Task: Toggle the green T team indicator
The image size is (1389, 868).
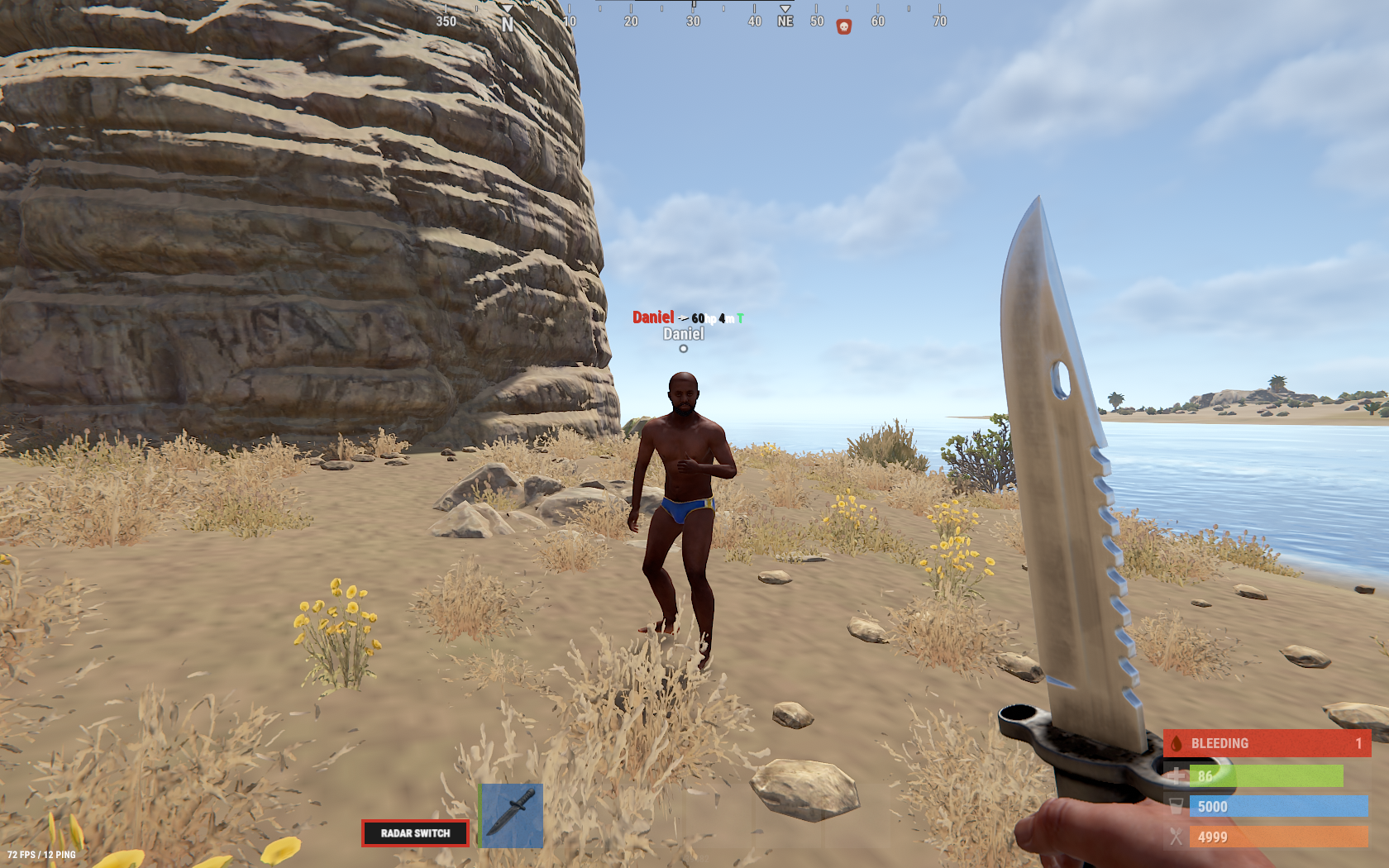Action: click(742, 317)
